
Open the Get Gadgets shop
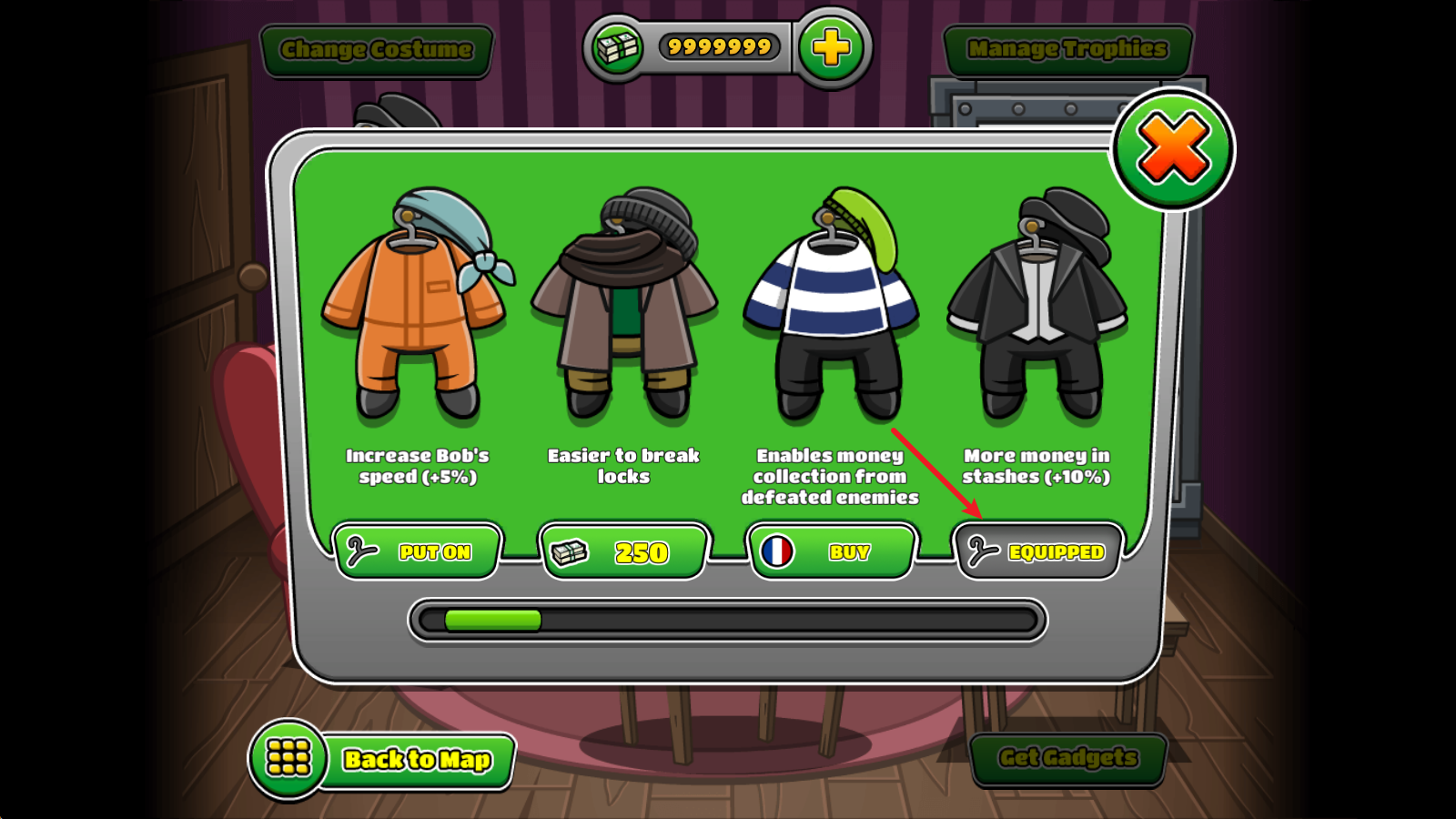click(x=1067, y=758)
